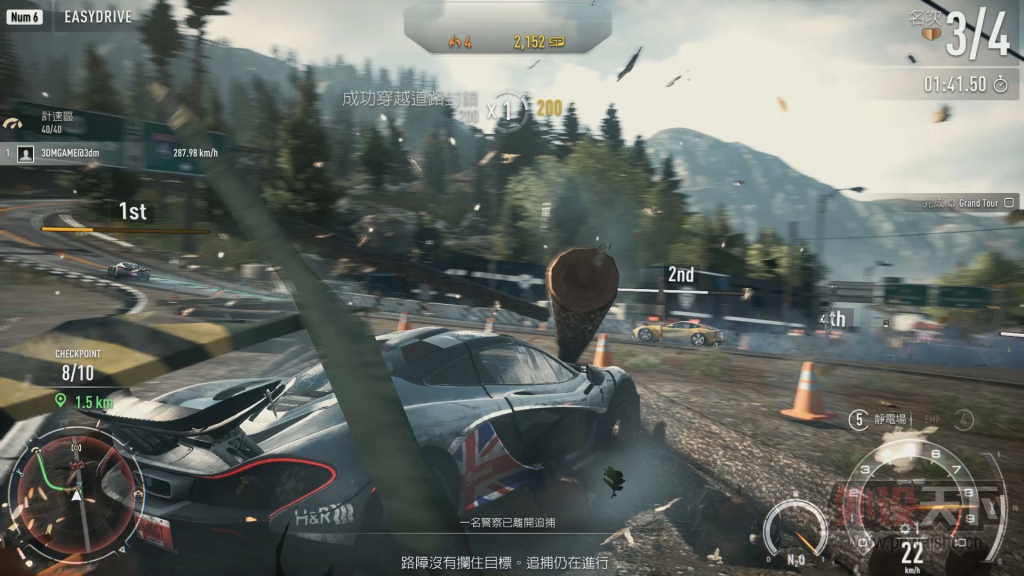Click the 計速區 speed zone gauge icon
This screenshot has width=1024, height=576.
[13, 124]
